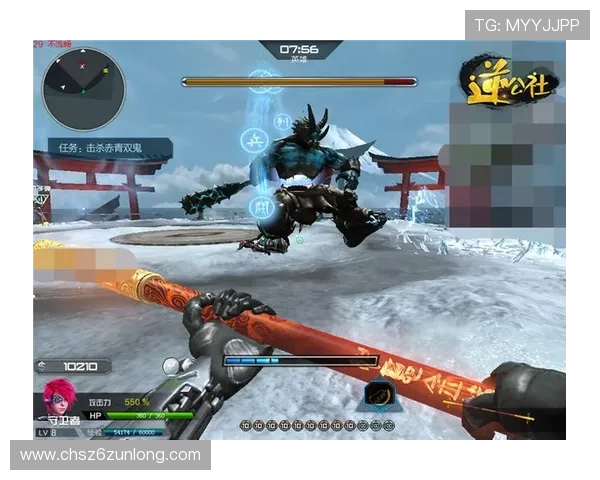Open the www.chsz6zunlong.com website link
This screenshot has width=600, height=480.
(x=111, y=455)
